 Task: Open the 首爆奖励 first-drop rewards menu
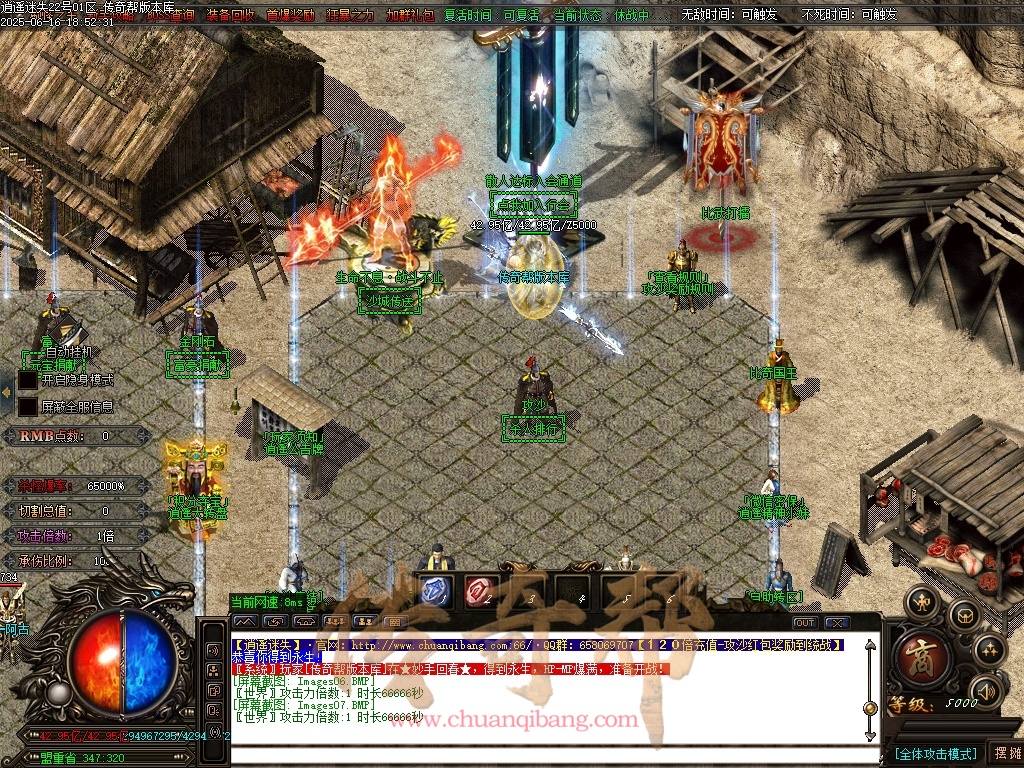click(x=290, y=15)
